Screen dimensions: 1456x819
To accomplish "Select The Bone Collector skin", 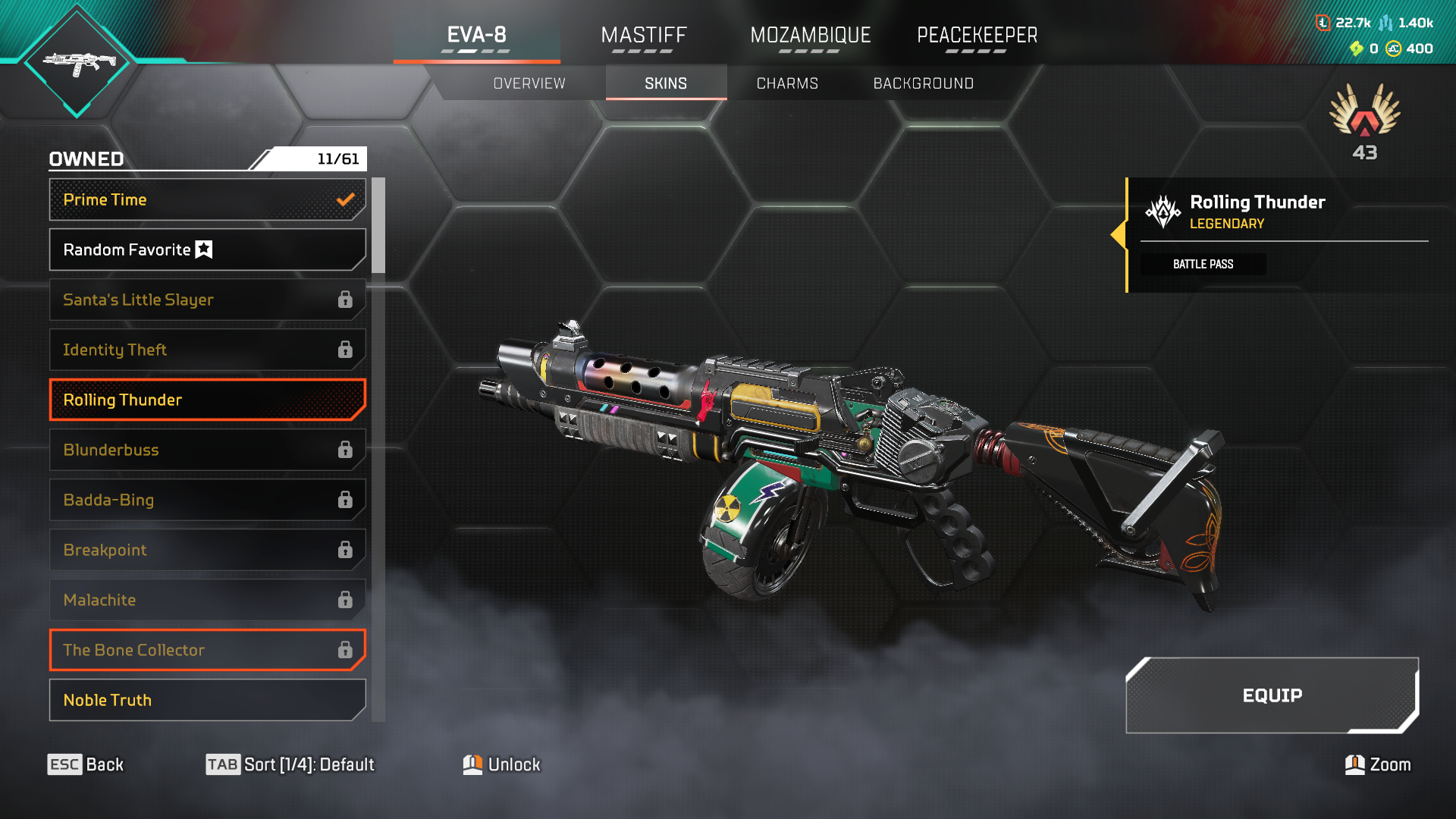I will click(207, 650).
